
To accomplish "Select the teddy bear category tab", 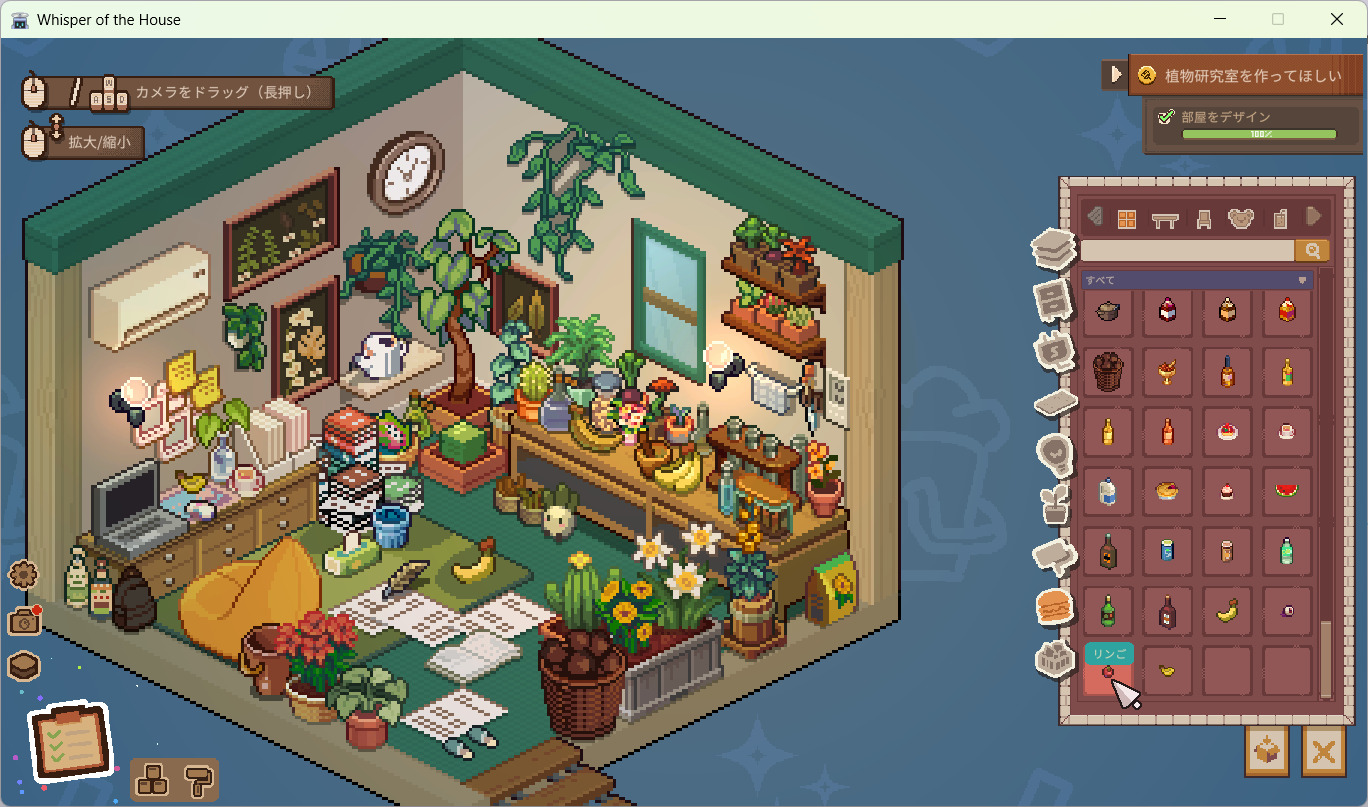I will pos(1240,219).
